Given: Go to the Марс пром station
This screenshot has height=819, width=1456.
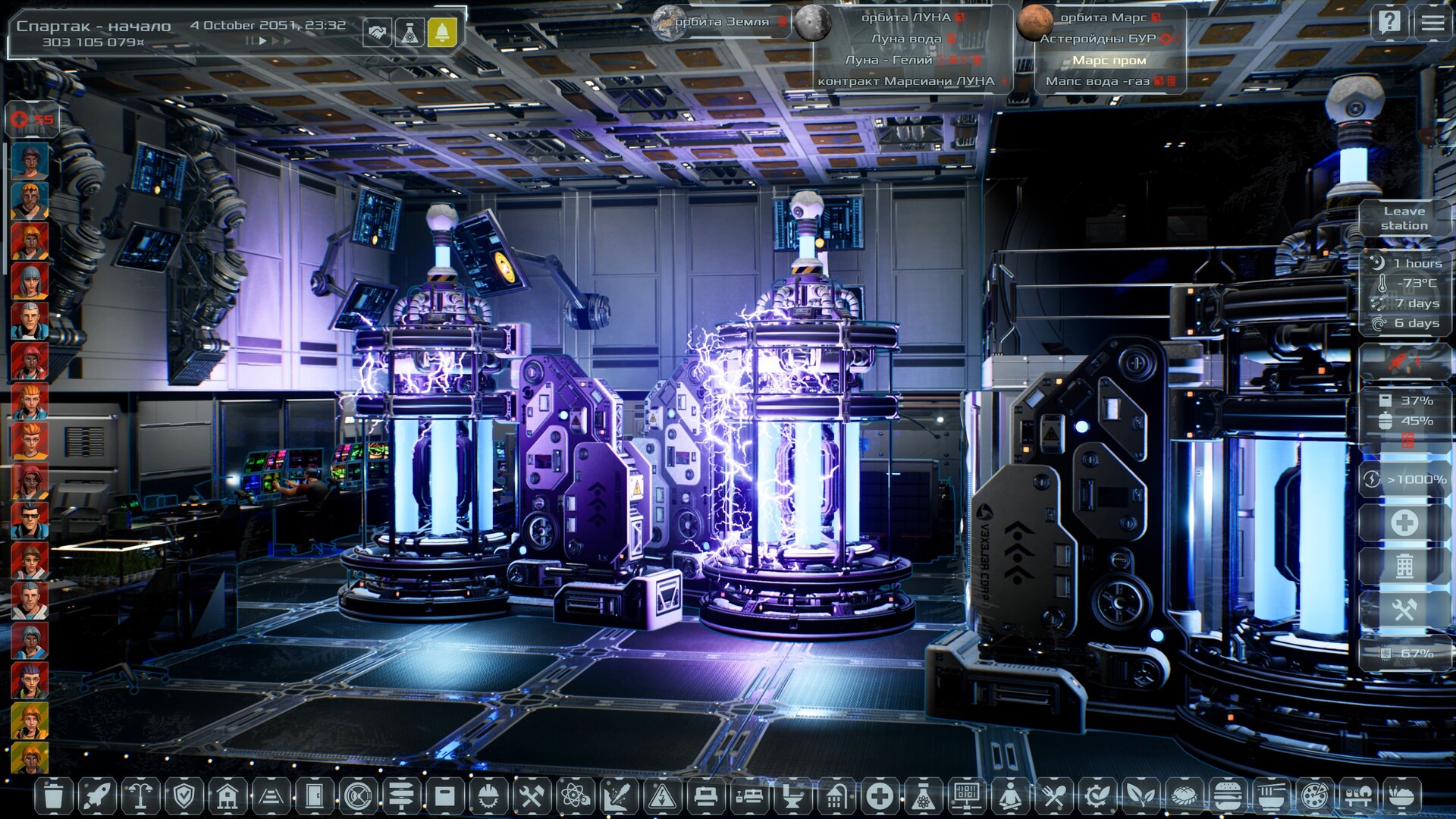Looking at the screenshot, I should 1109,60.
